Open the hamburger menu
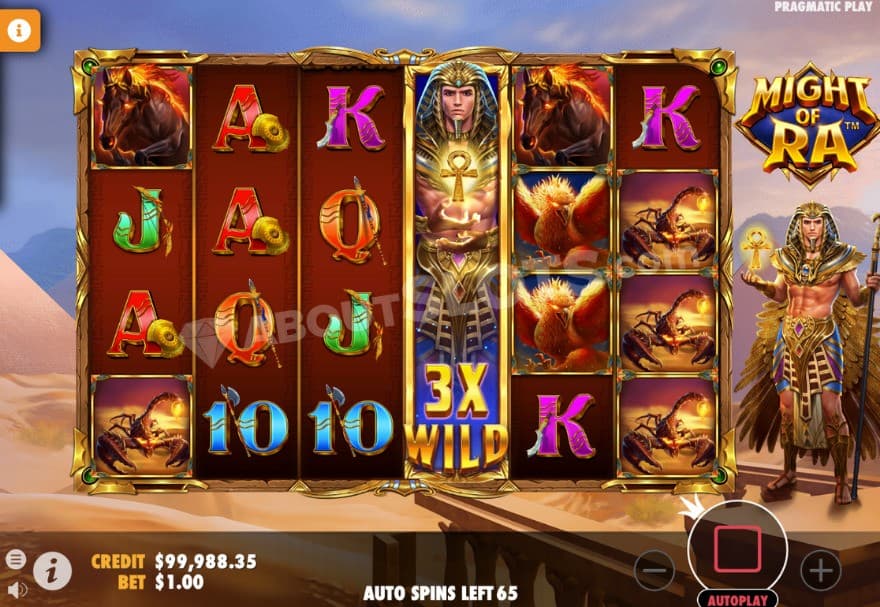This screenshot has height=607, width=880. tap(16, 559)
